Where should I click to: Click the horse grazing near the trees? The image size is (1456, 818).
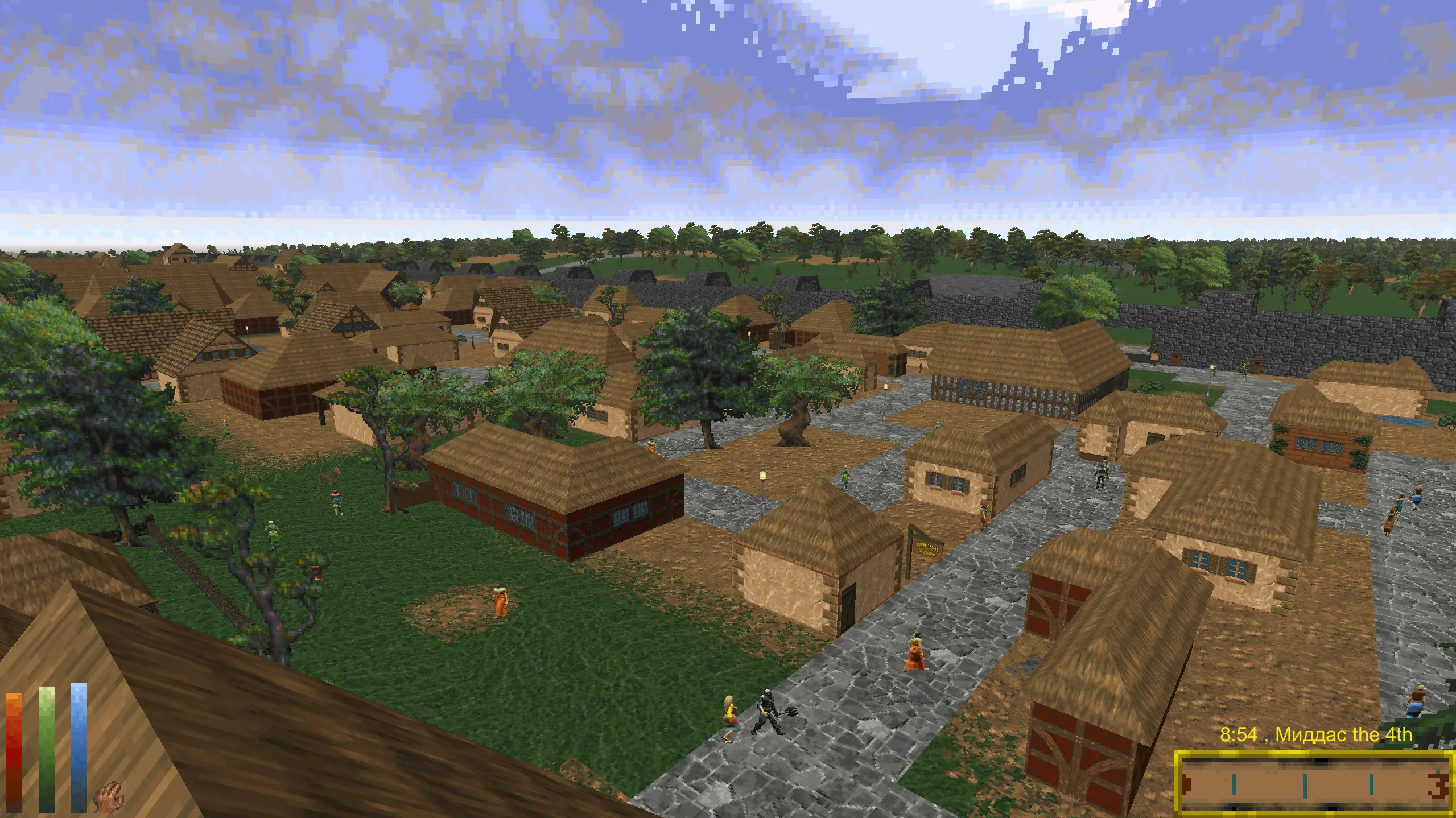(x=328, y=477)
